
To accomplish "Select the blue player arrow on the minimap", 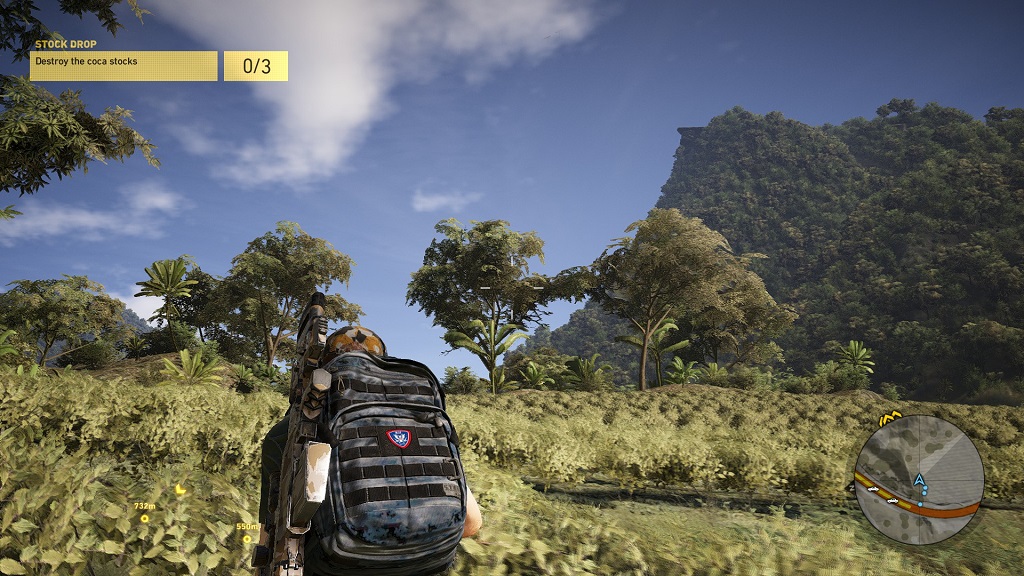I will coord(918,480).
